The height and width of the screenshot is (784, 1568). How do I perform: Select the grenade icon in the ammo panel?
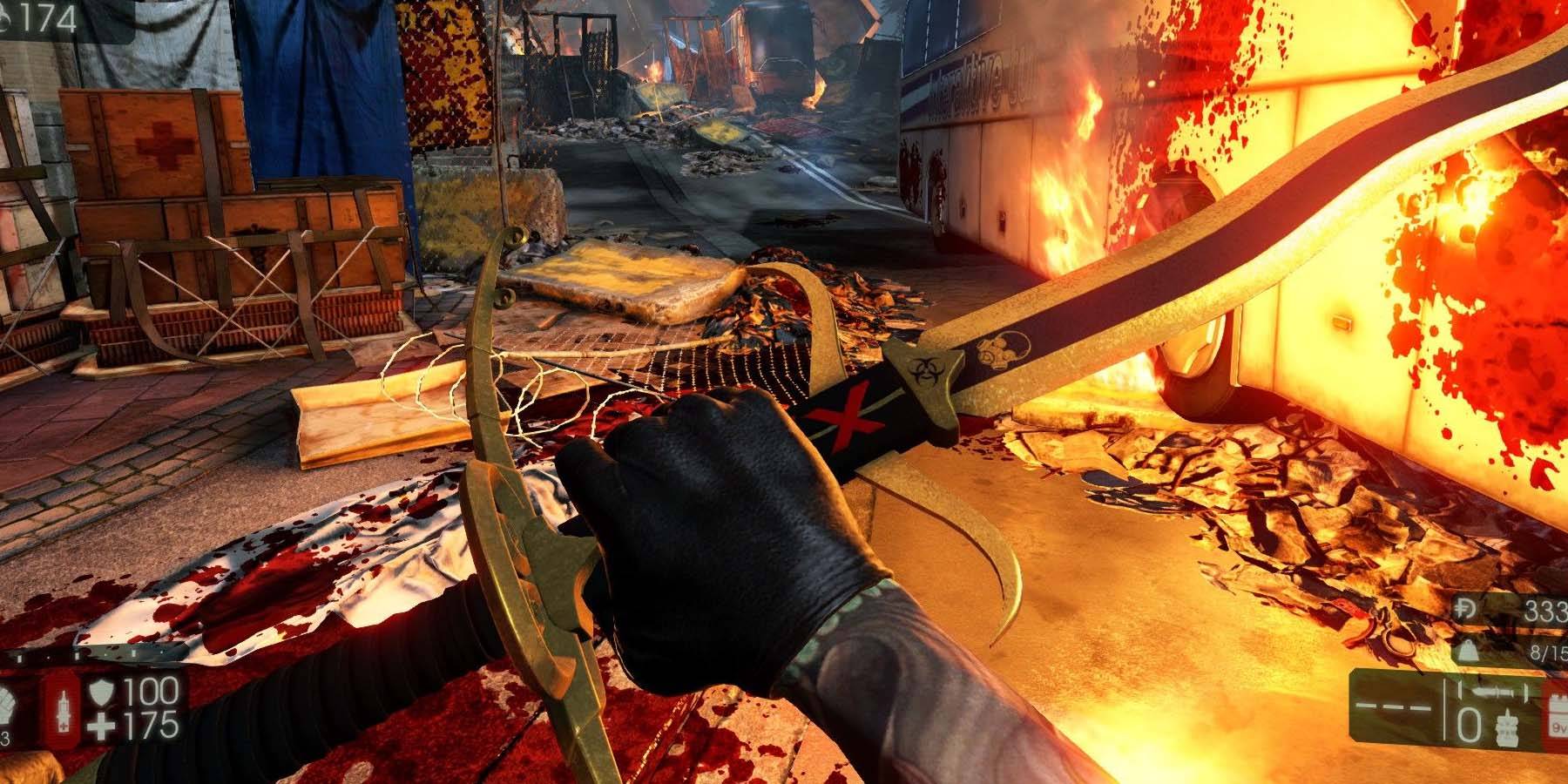click(1507, 728)
